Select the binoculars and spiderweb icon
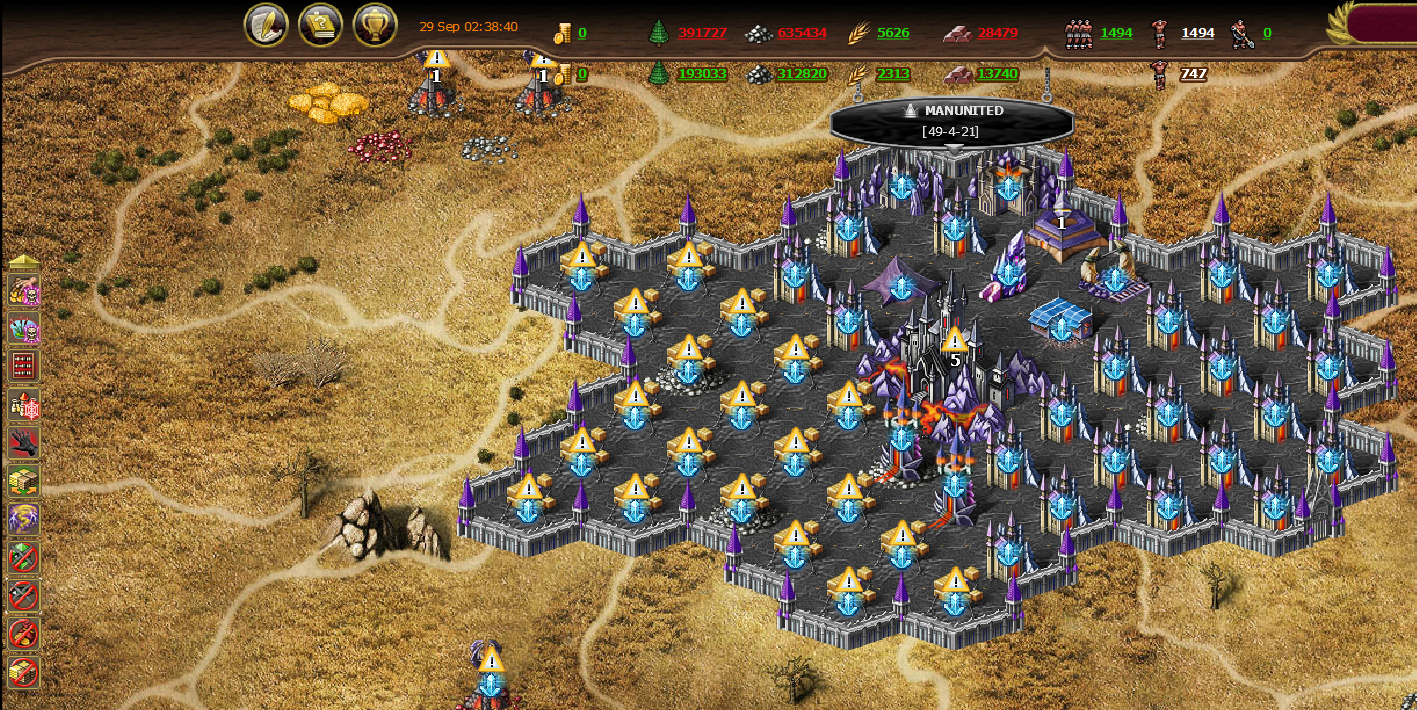The height and width of the screenshot is (710, 1417). 23,404
